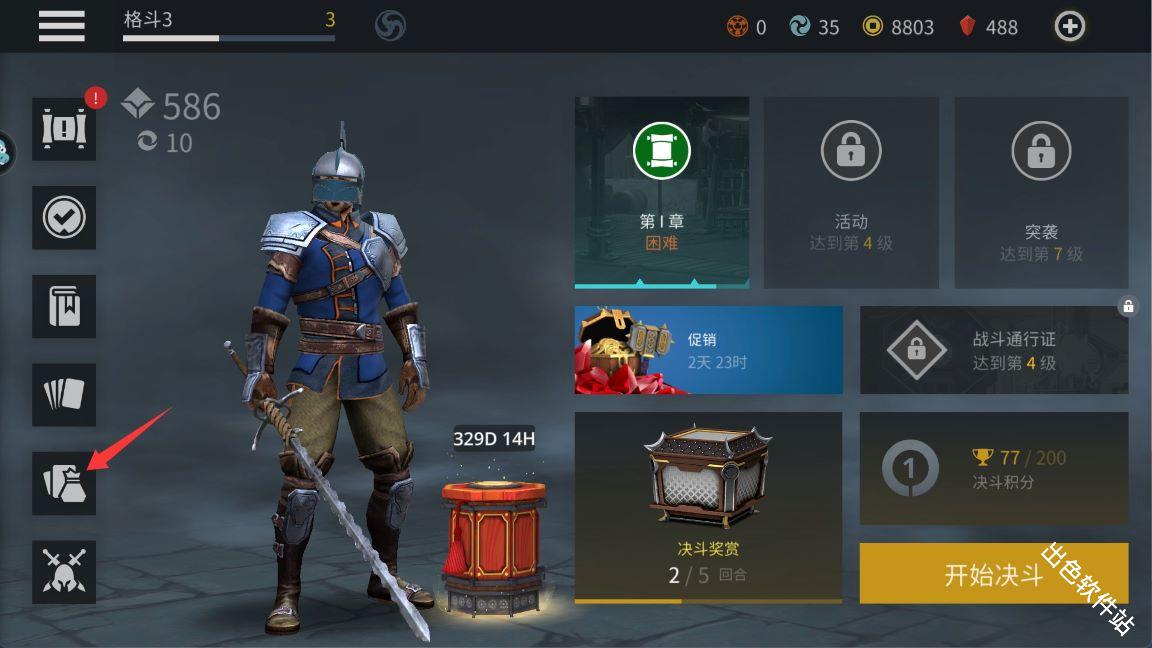This screenshot has height=648, width=1152.
Task: Click the plus button to add currency
Action: (1069, 27)
